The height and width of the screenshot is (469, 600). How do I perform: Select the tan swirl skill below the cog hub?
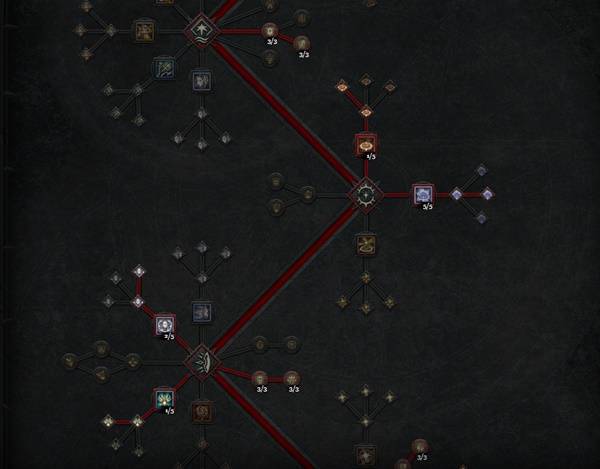coord(366,243)
